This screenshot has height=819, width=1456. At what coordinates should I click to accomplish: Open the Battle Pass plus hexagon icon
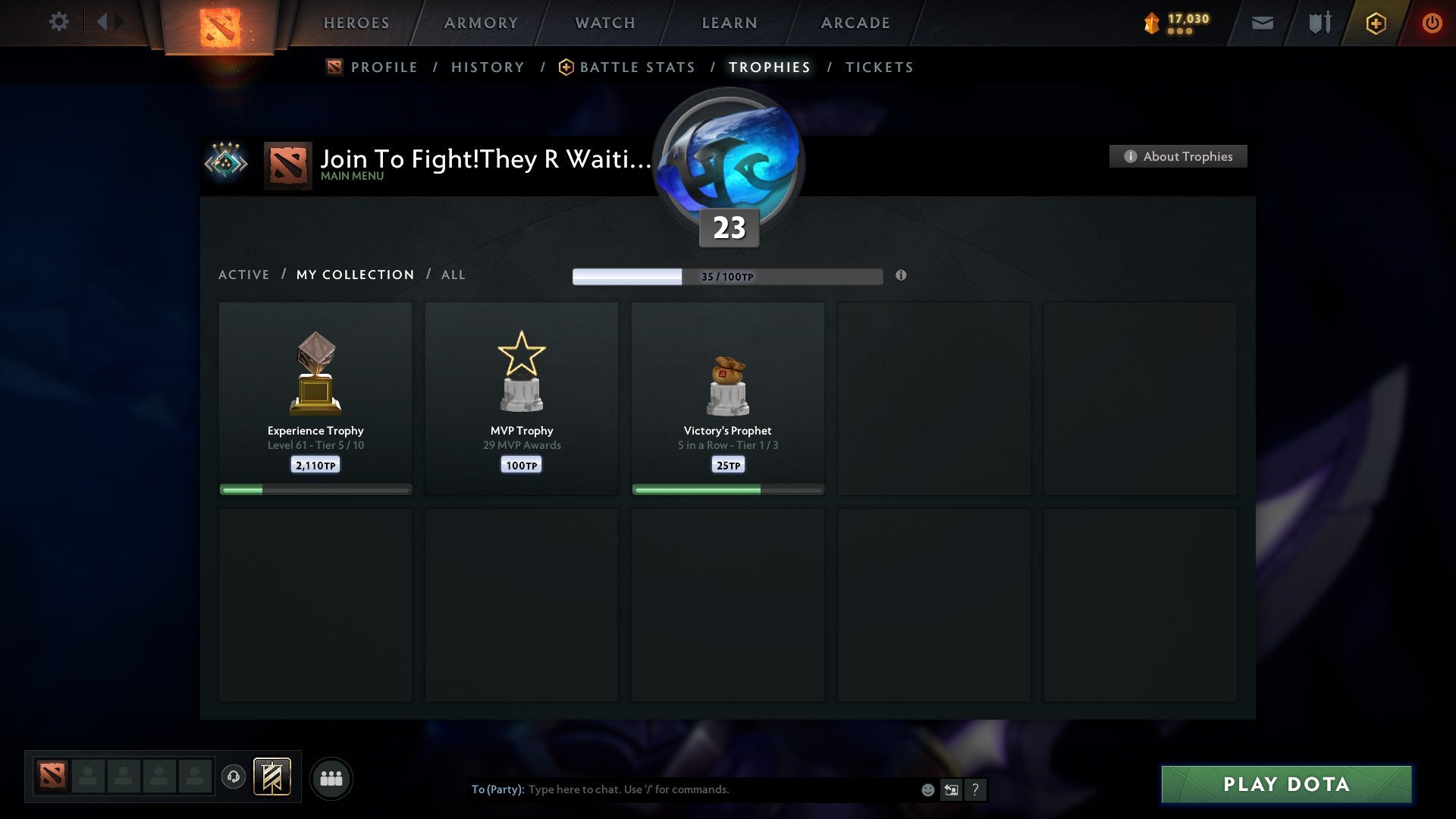pyautogui.click(x=1375, y=23)
